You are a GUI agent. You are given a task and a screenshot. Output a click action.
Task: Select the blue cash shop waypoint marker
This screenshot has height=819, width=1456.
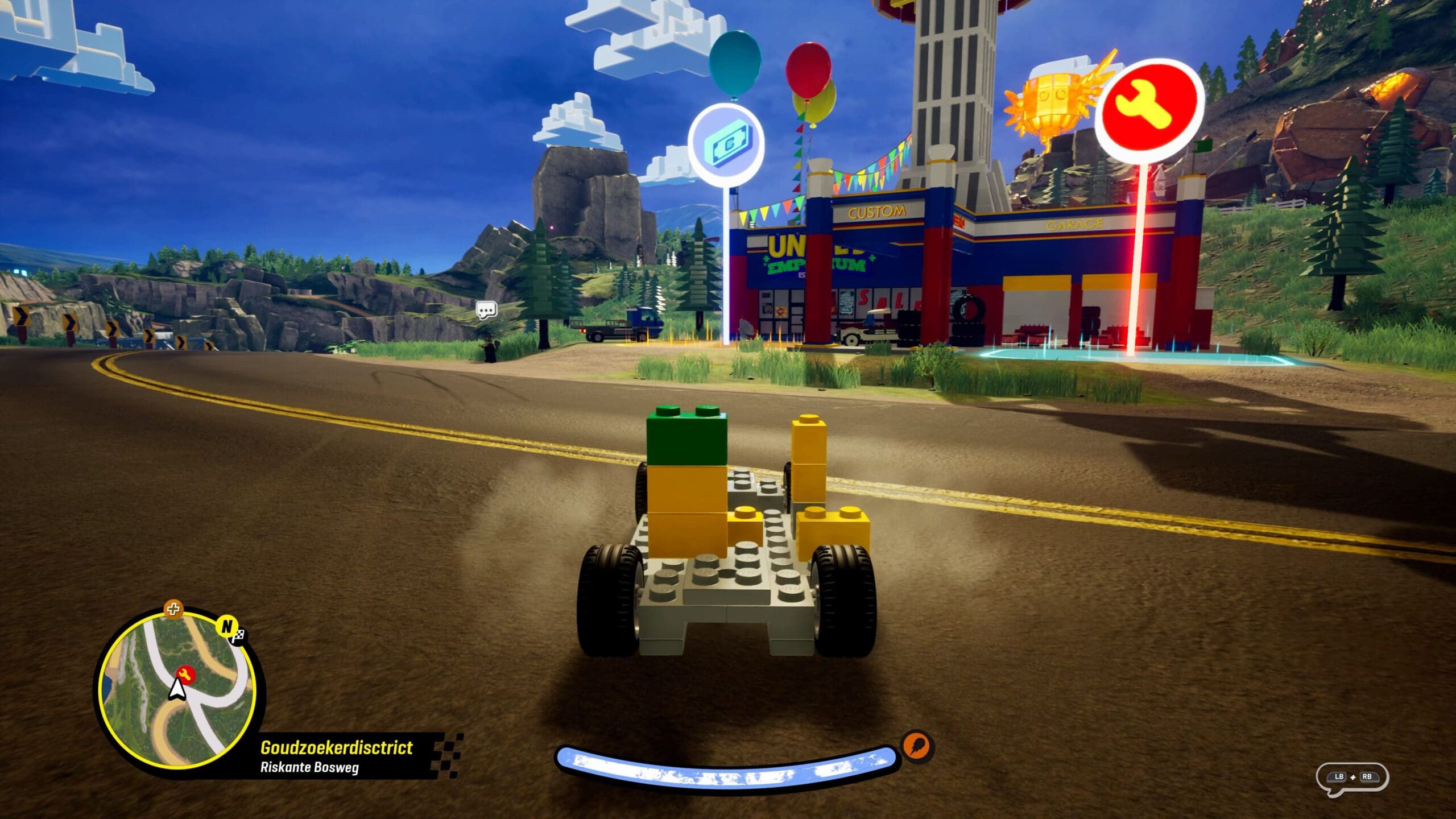click(x=726, y=143)
